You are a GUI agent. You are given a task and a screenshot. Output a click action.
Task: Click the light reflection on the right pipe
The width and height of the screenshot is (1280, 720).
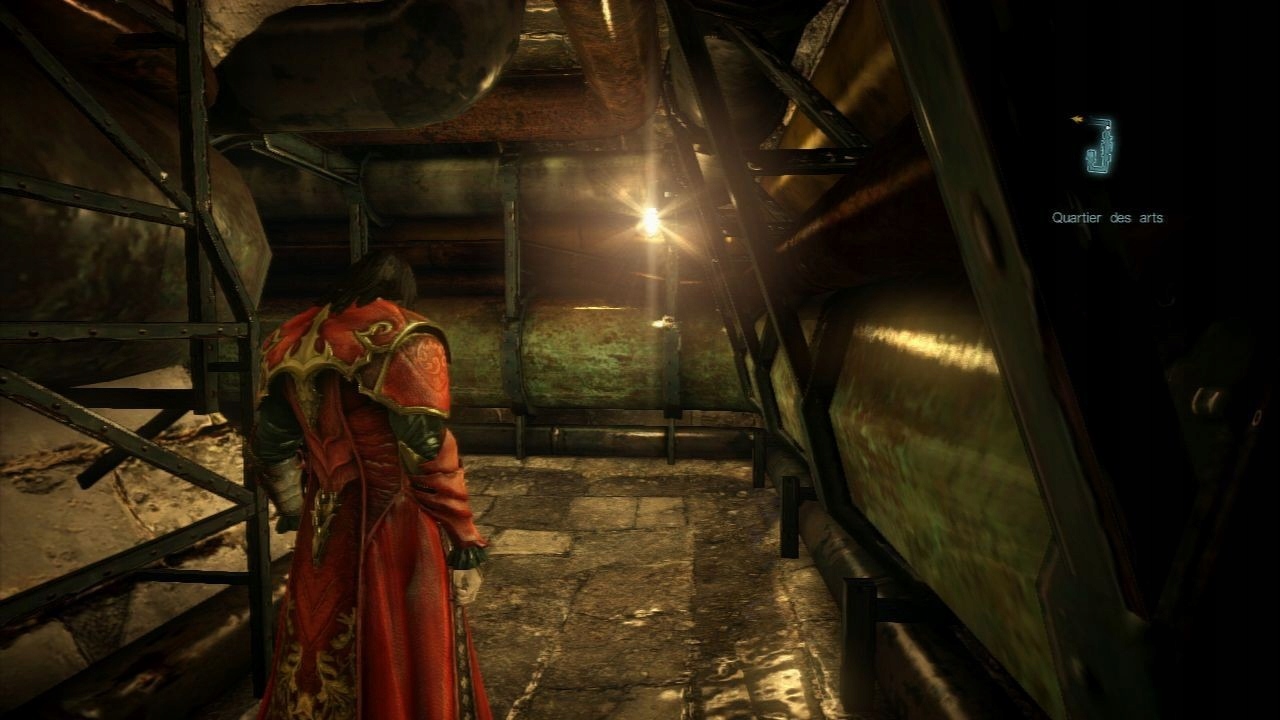click(920, 345)
